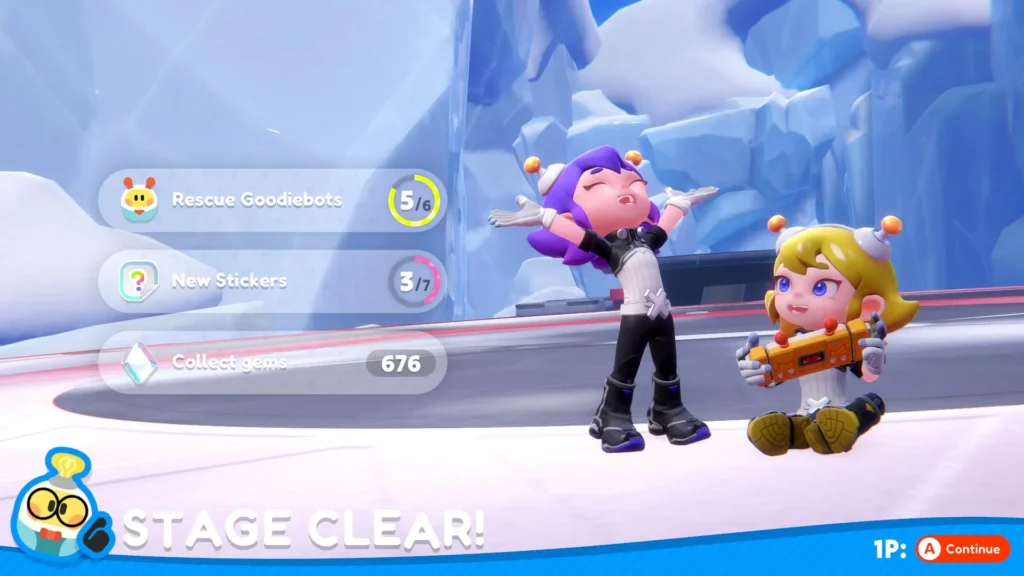Open the New Stickers result row
Screen dimensions: 1024x576
pos(272,281)
